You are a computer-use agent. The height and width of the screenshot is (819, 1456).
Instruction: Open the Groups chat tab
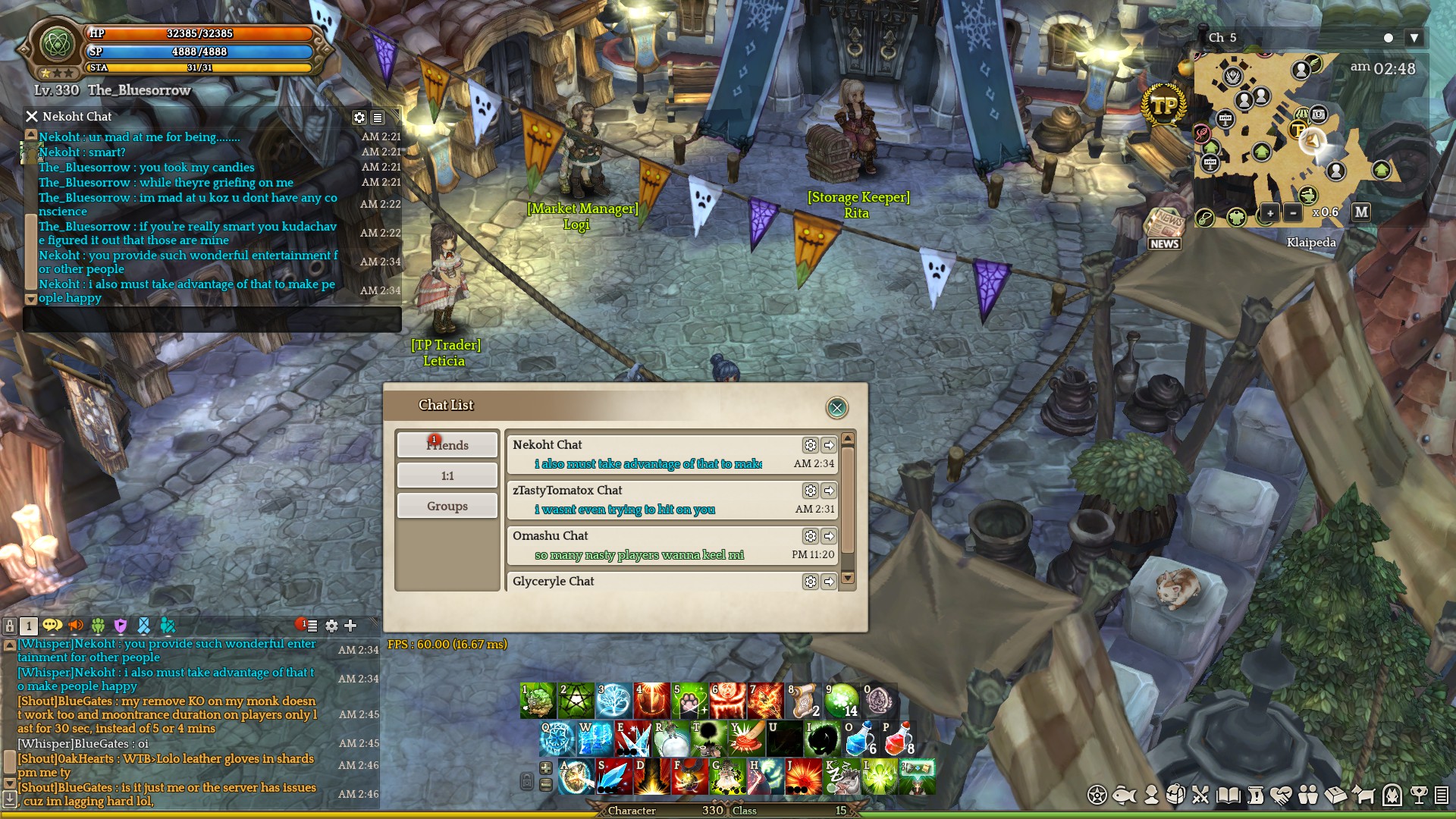coord(447,506)
